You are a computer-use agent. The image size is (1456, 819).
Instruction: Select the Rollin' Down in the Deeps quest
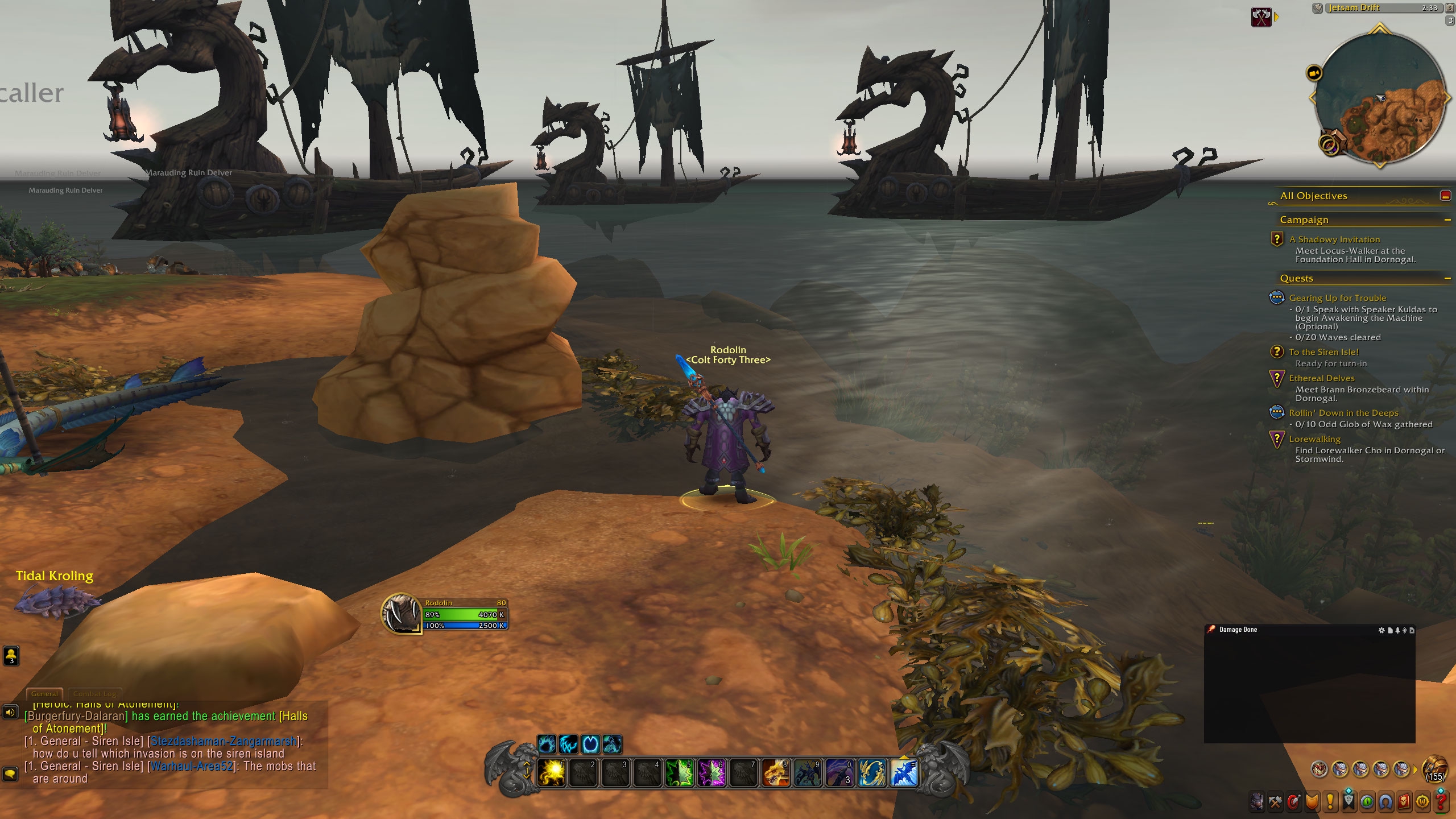point(1343,413)
